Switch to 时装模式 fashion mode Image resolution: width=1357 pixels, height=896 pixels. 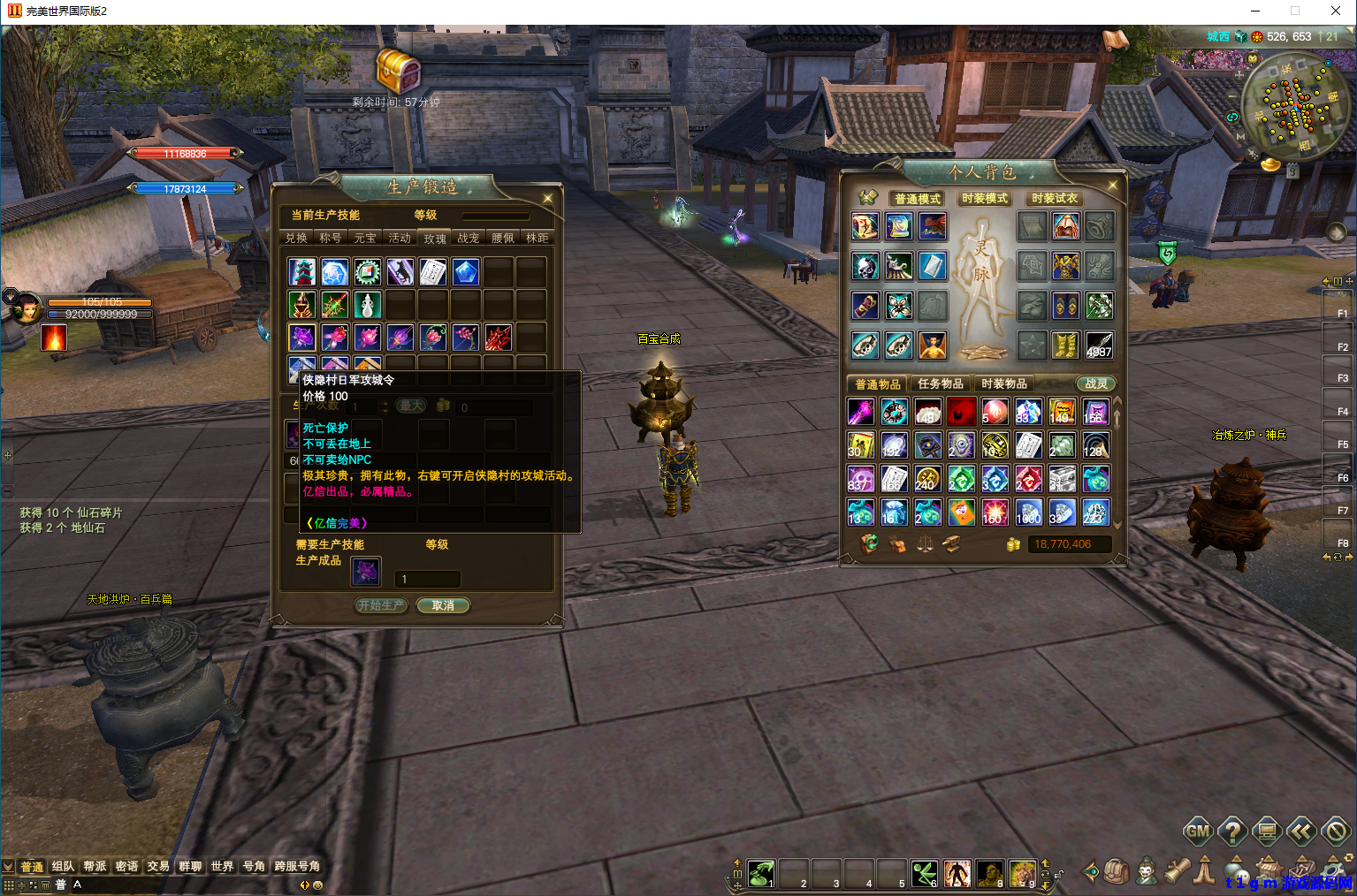(x=985, y=199)
